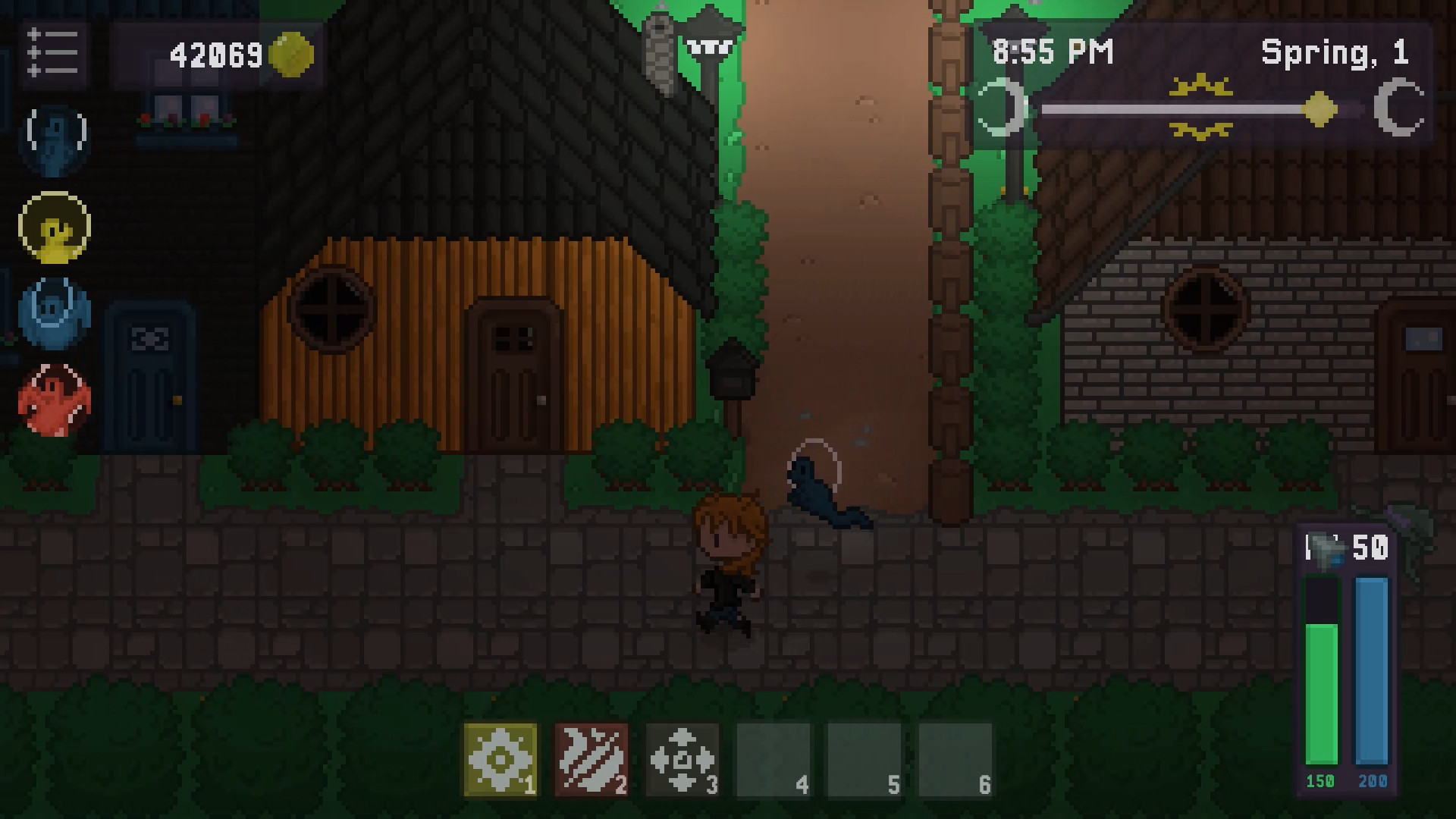This screenshot has height=819, width=1456.
Task: Expand the 8:55 PM clock display
Action: pos(1054,52)
